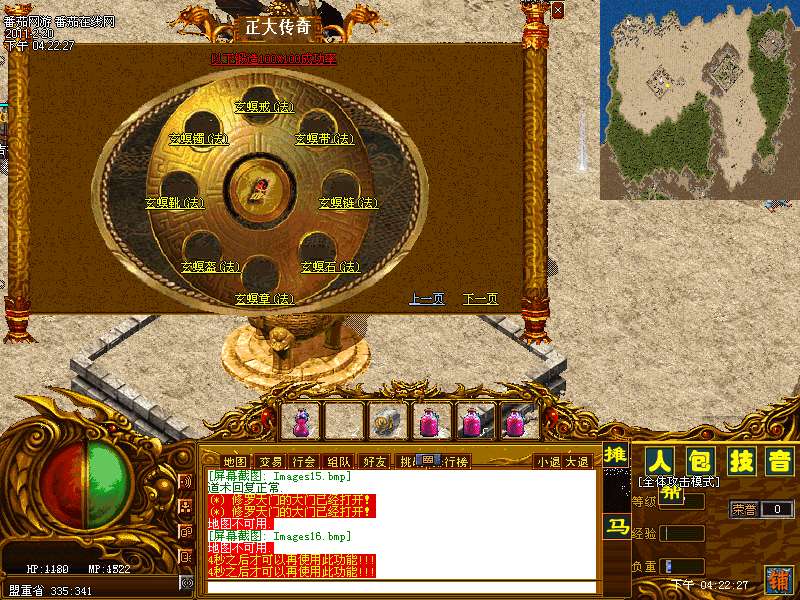This screenshot has width=800, height=600.
Task: Choose the 玄螟章(法) medal link
Action: point(265,299)
